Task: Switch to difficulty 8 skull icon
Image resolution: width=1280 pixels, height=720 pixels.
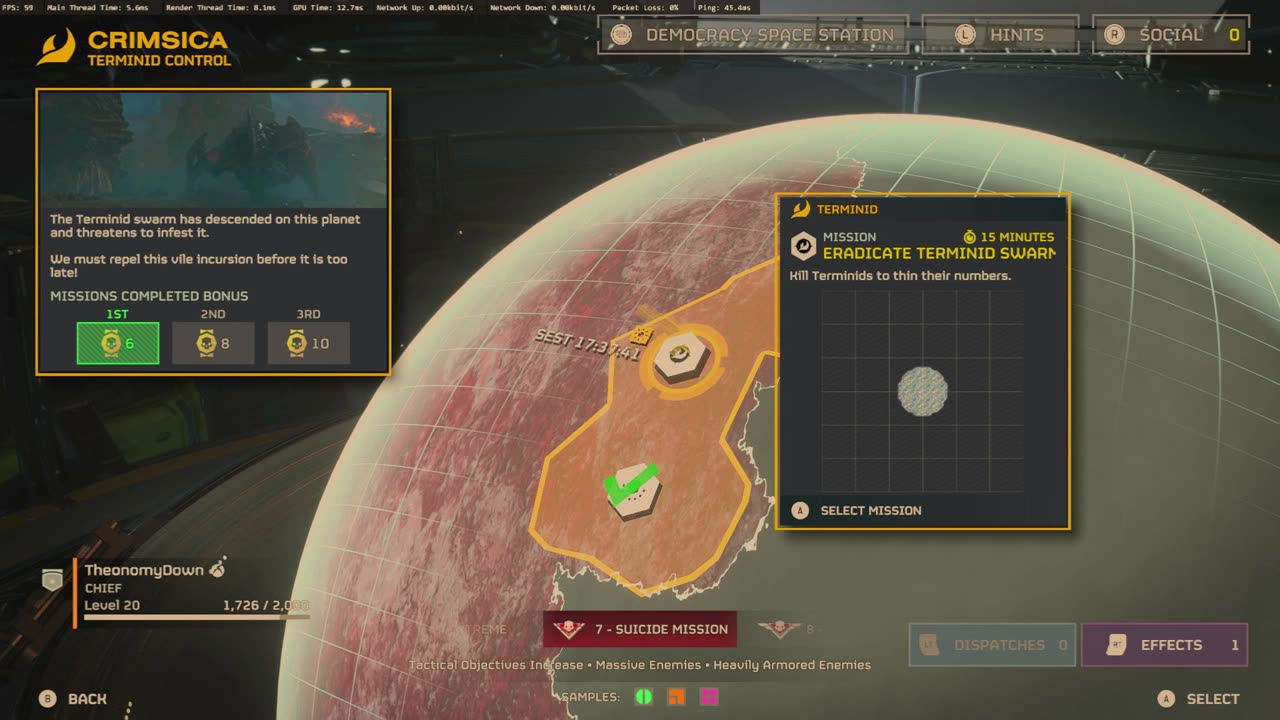Action: (x=779, y=629)
